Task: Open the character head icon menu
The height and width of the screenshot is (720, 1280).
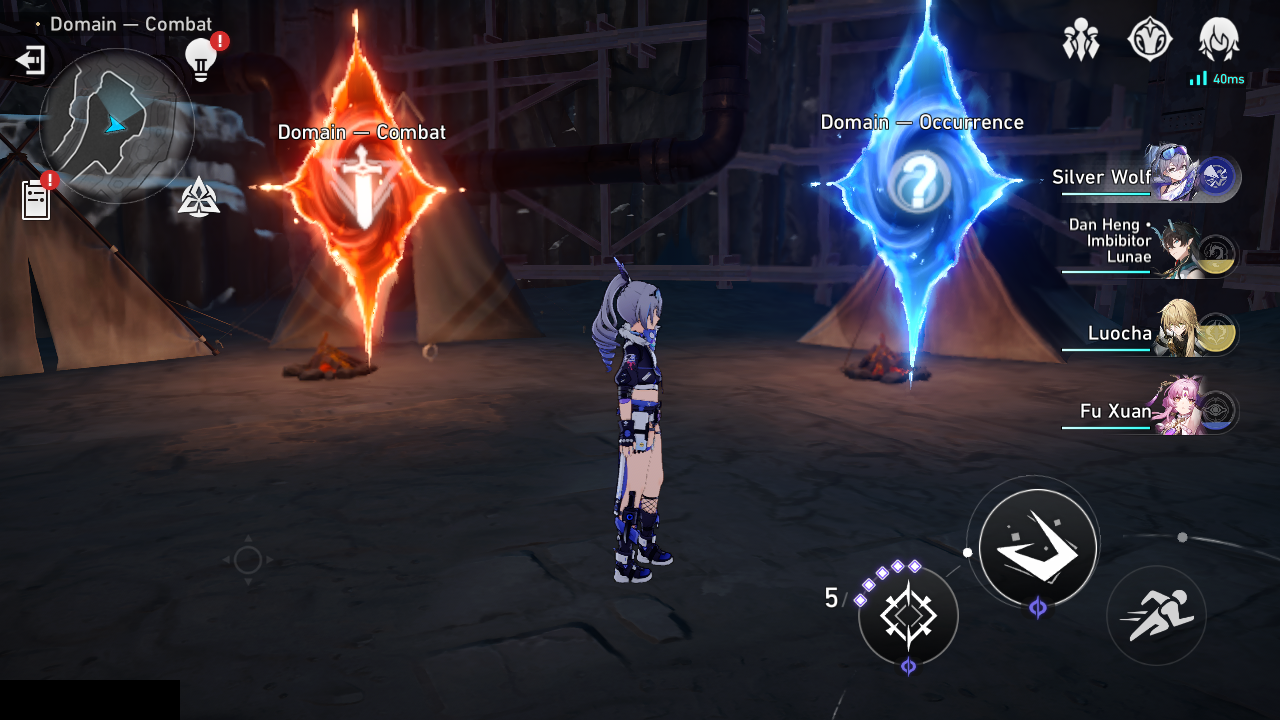Action: tap(1219, 41)
